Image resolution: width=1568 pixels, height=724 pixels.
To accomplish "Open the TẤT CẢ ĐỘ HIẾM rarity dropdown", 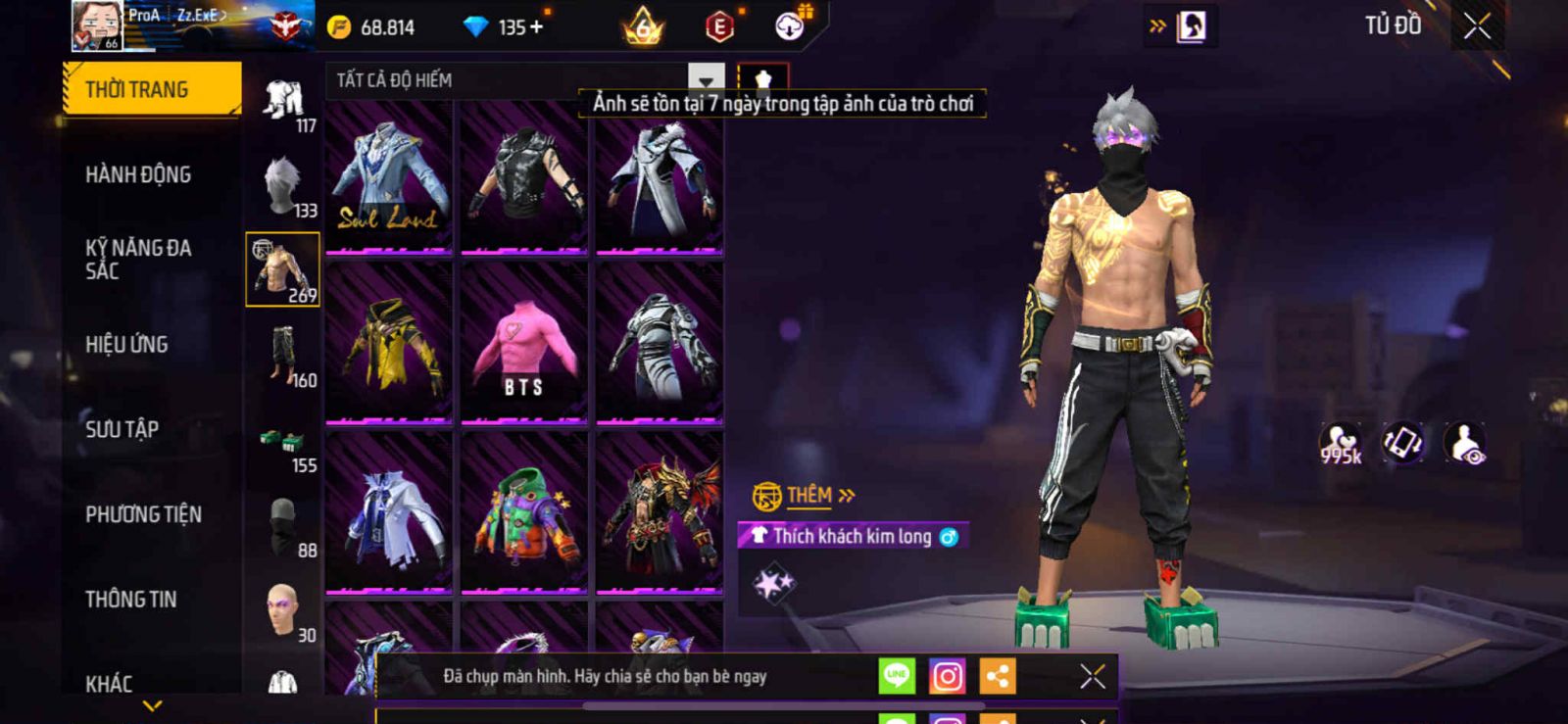I will (706, 79).
